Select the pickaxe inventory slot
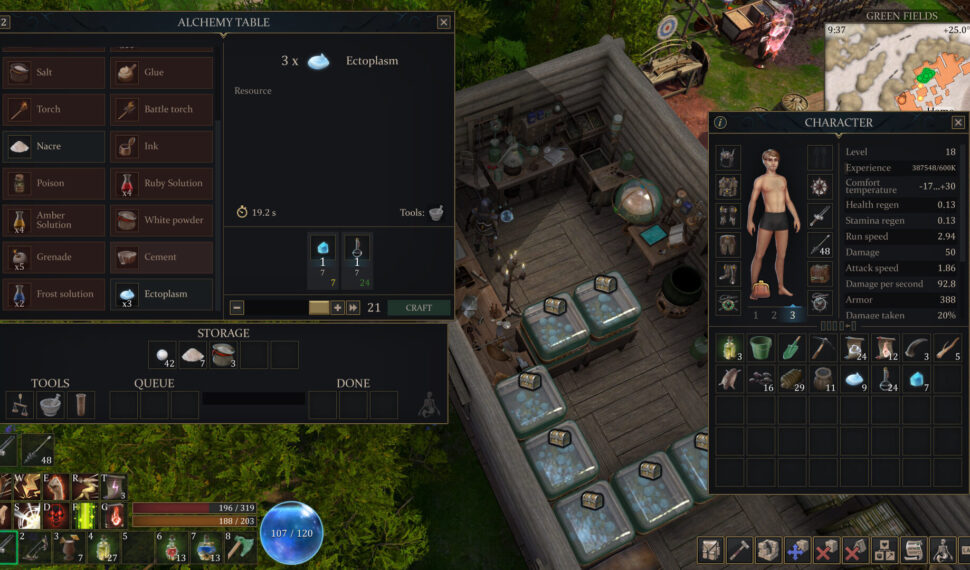 tap(822, 348)
